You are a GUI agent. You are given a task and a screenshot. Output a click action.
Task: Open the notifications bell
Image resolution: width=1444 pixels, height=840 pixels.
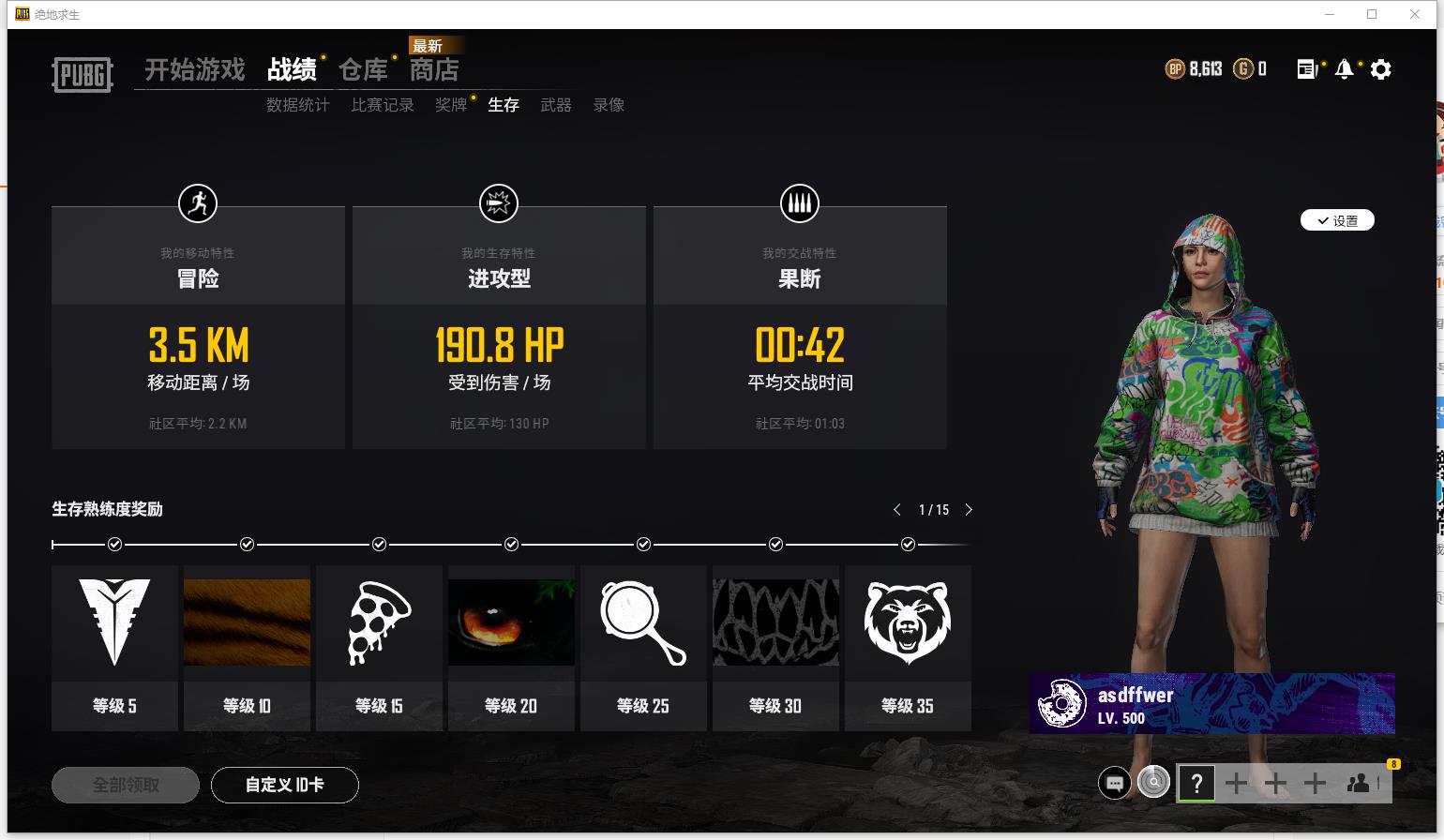coord(1344,68)
